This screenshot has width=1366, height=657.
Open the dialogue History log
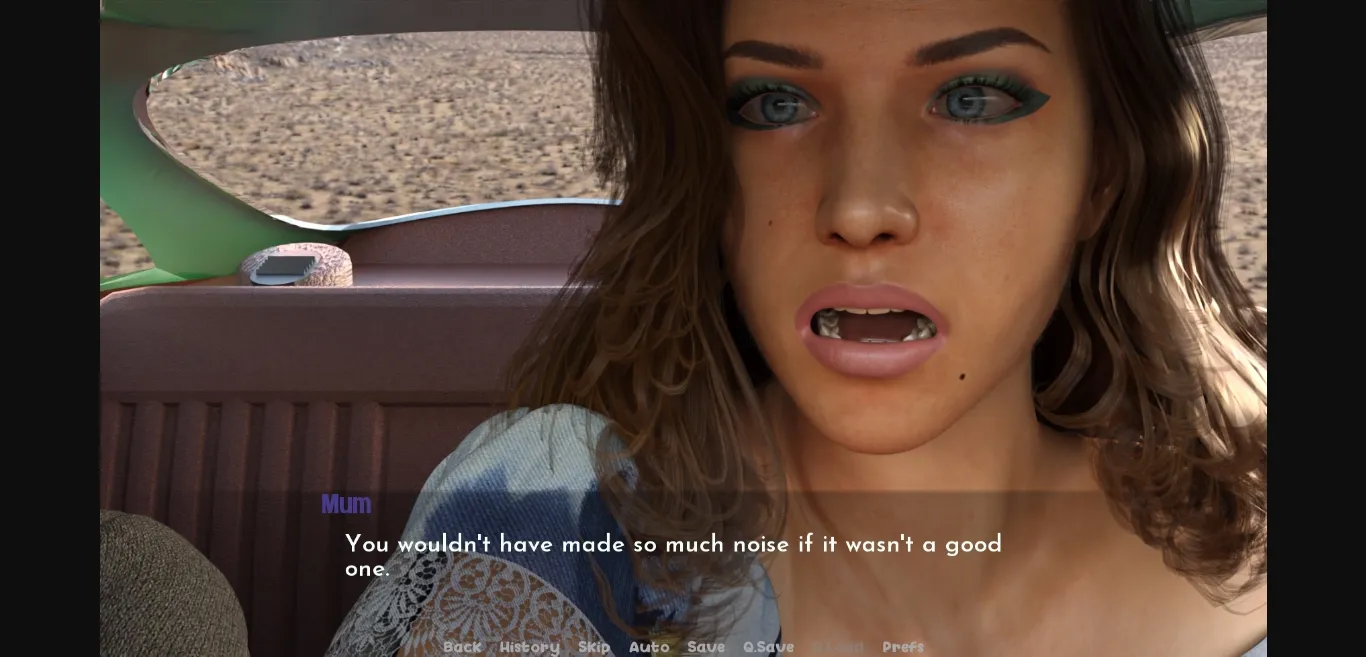tap(529, 647)
